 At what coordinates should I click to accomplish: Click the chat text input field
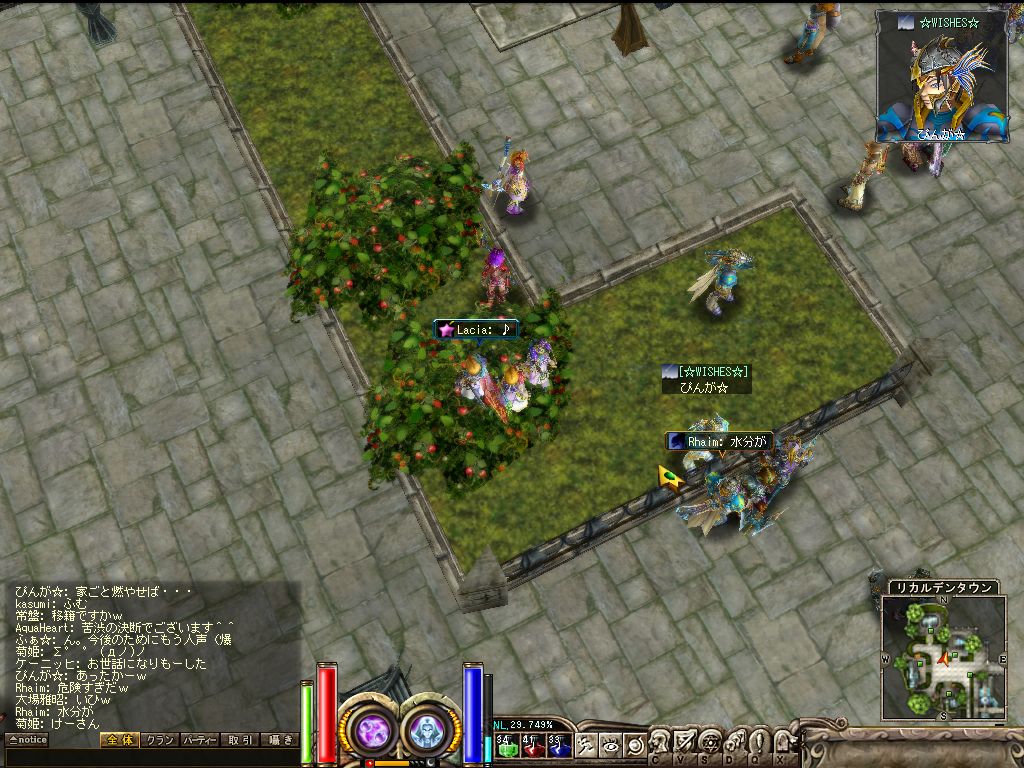coord(150,757)
